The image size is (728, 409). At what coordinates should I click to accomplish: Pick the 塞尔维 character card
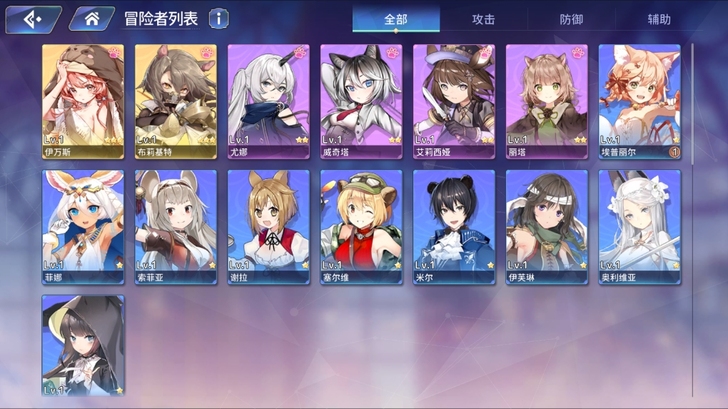pyautogui.click(x=361, y=226)
